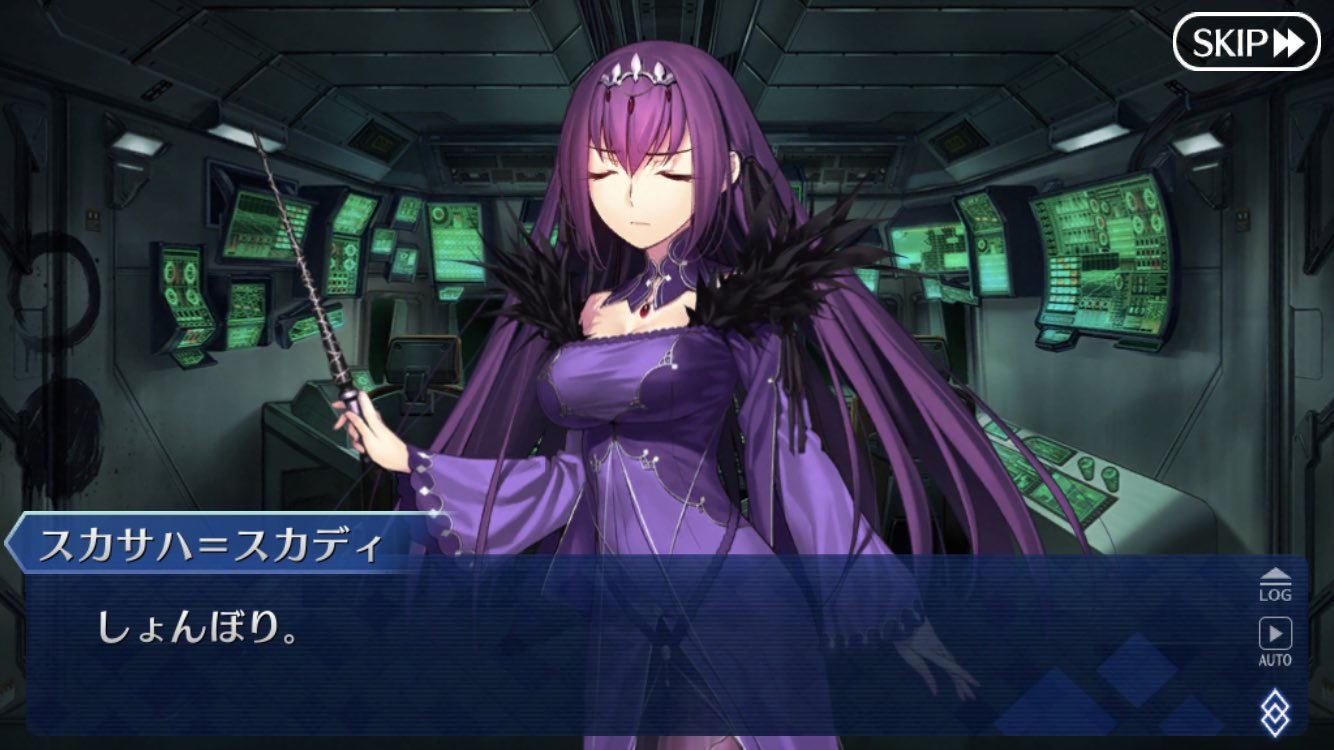Toggle AUTO dialogue playback
The width and height of the screenshot is (1334, 750).
(1274, 641)
